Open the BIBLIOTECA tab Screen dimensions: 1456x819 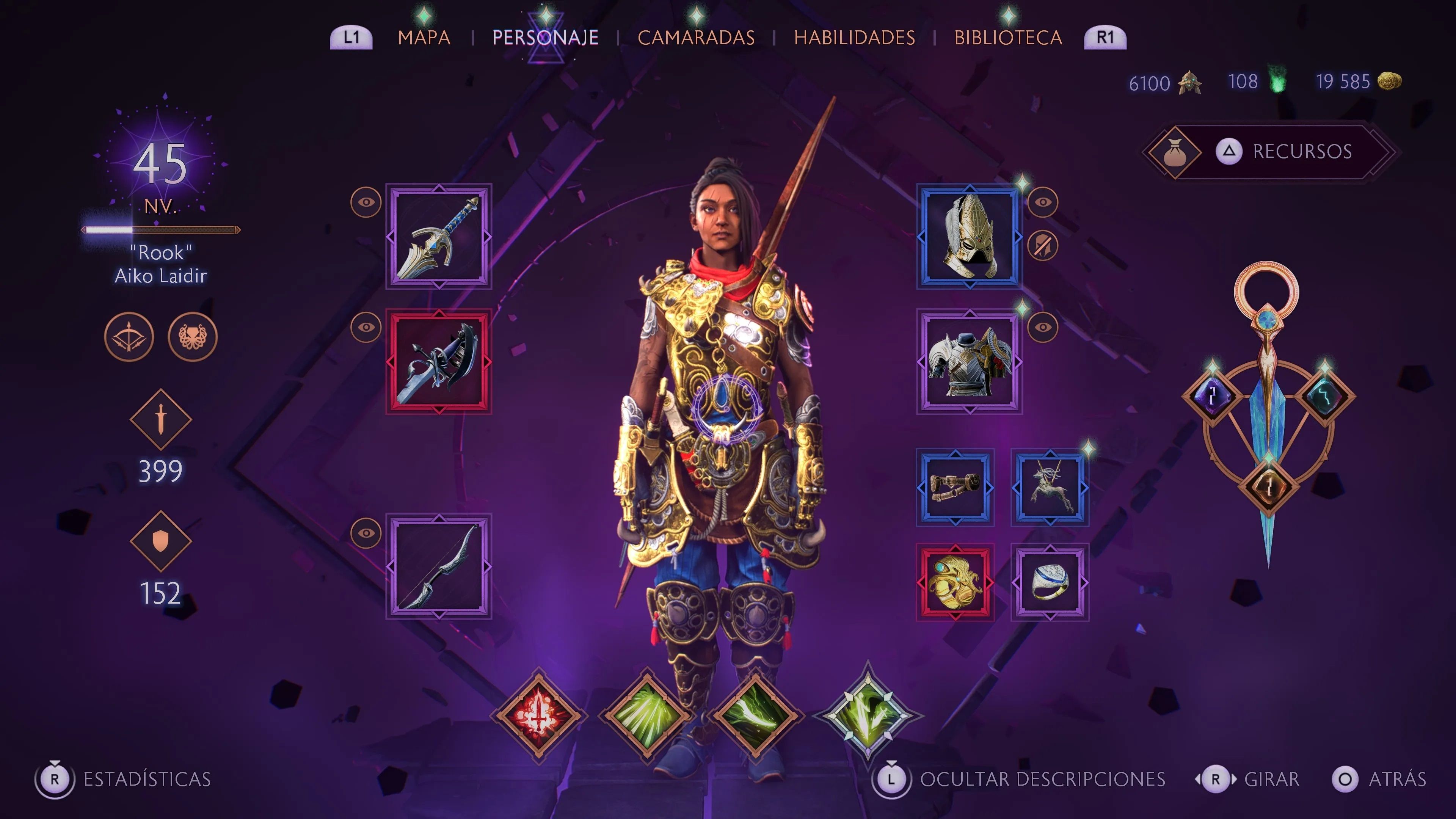click(x=1008, y=37)
